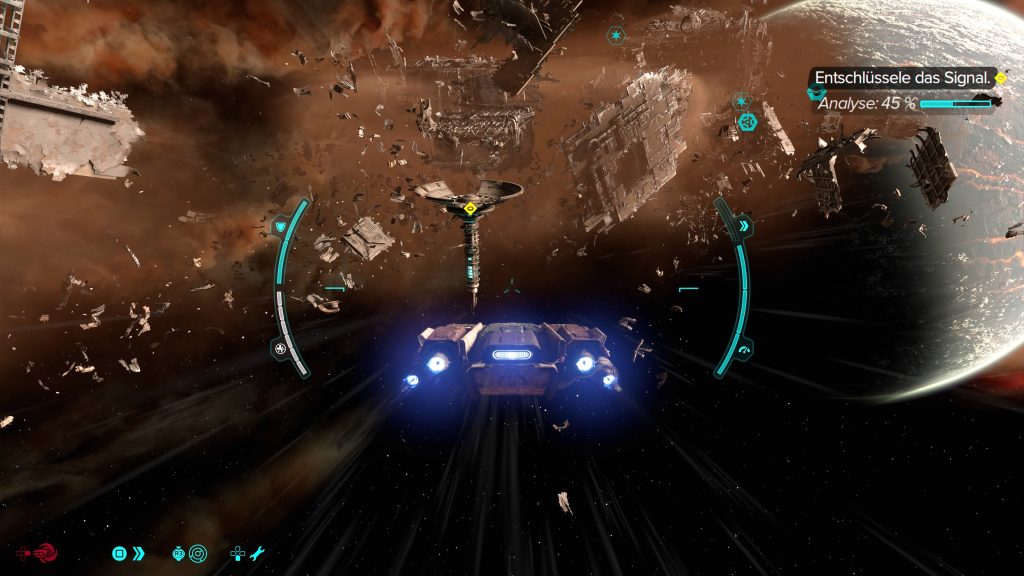Open the wrench repair icon

[x=257, y=552]
